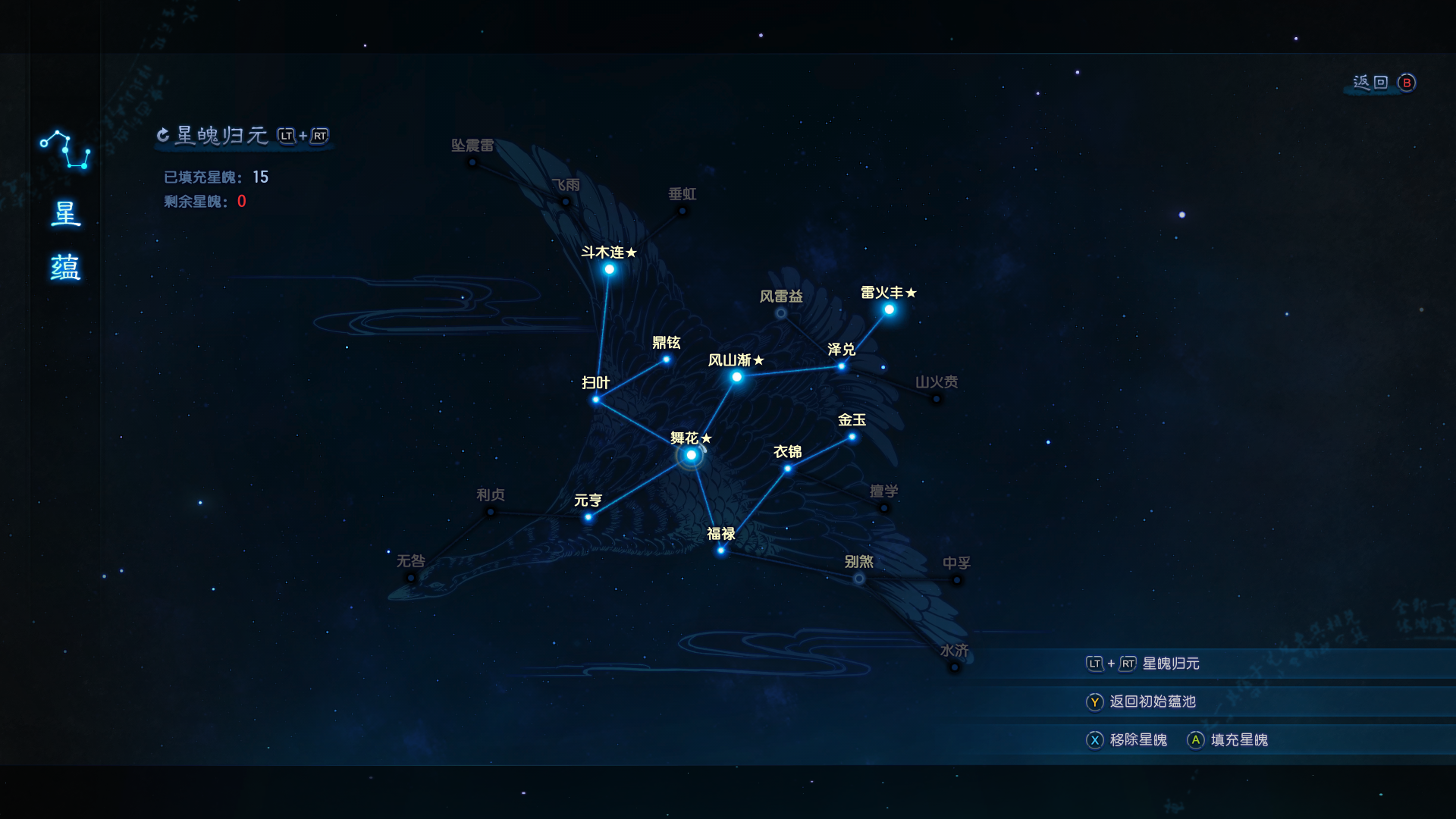Image resolution: width=1456 pixels, height=819 pixels.
Task: Pick the 衣锦 star node
Action: (788, 469)
